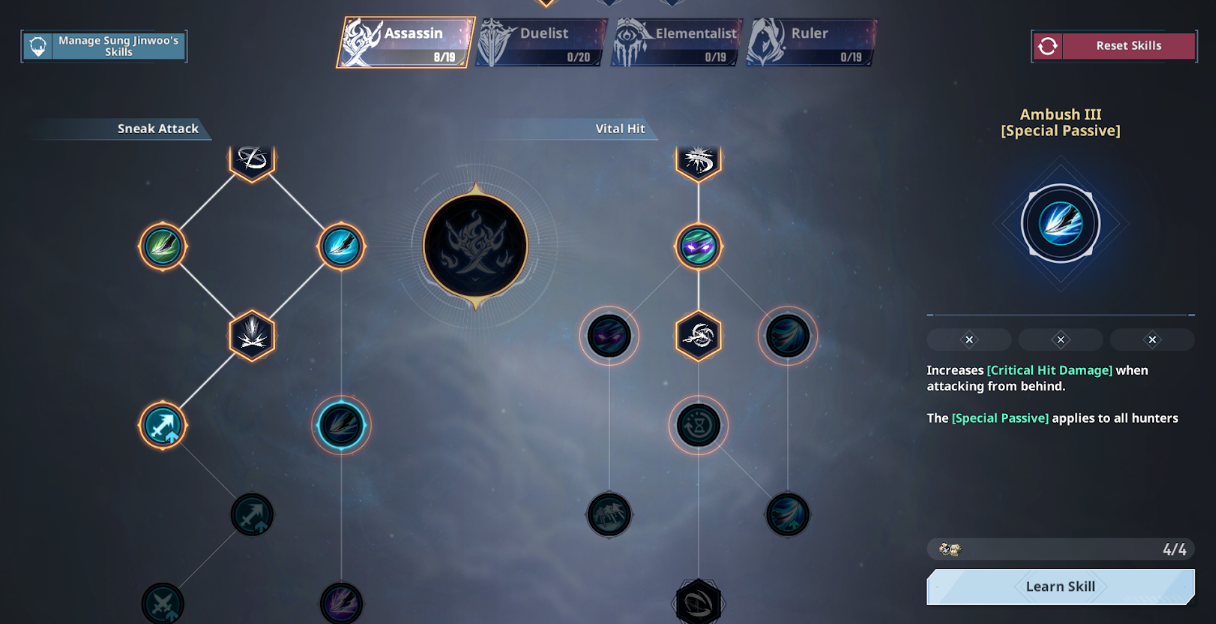This screenshot has height=624, width=1216.
Task: Select the purple eyes skill node
Action: (698, 246)
